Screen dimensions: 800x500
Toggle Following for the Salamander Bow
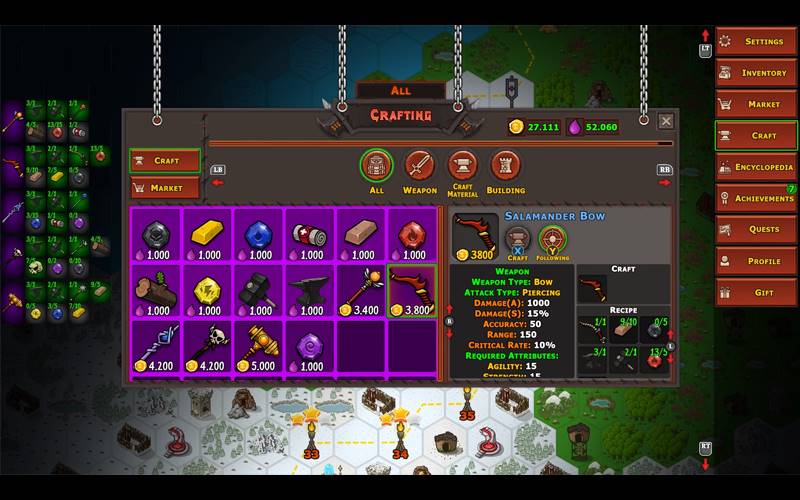point(552,240)
